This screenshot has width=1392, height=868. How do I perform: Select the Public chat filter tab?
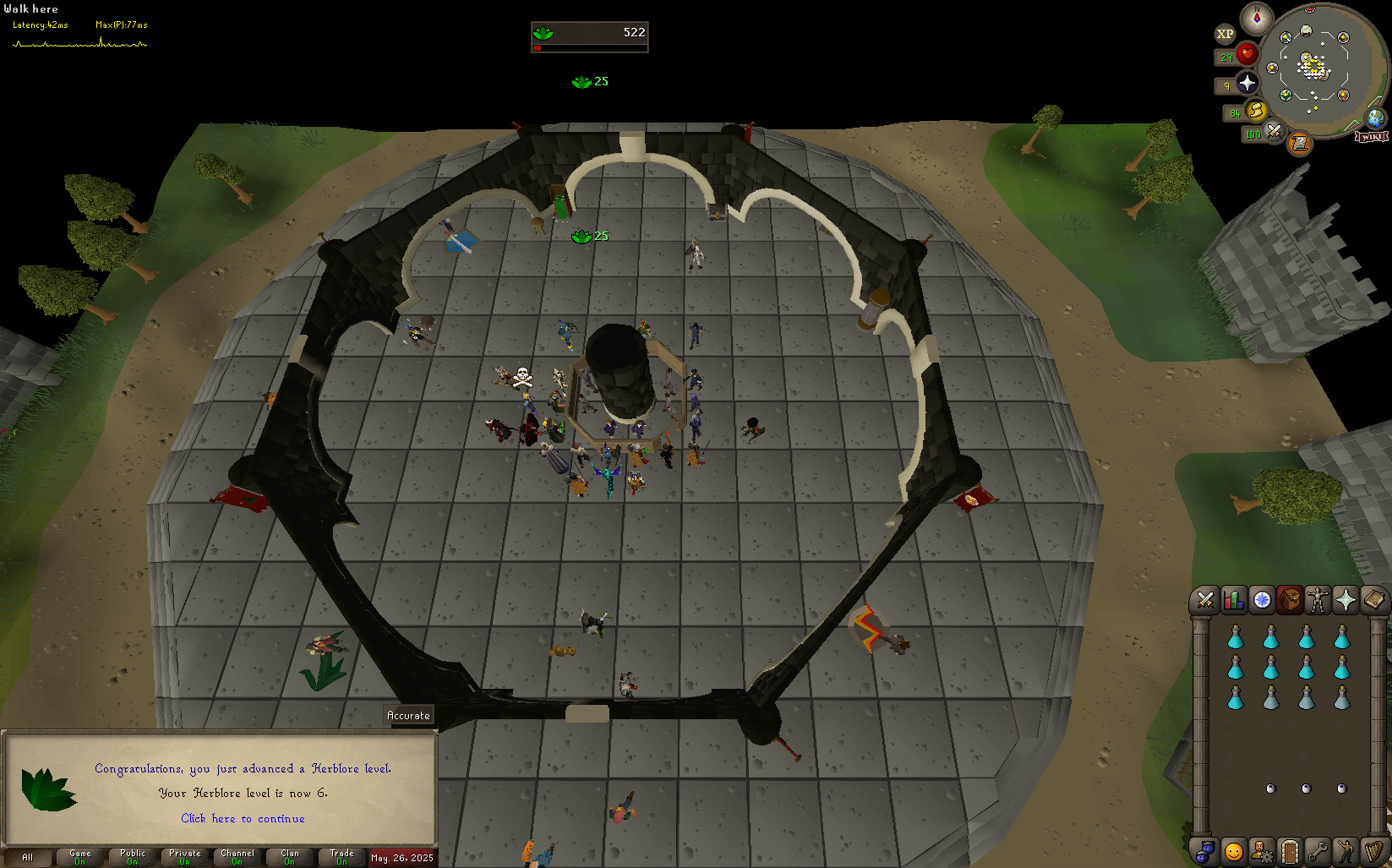(x=133, y=857)
